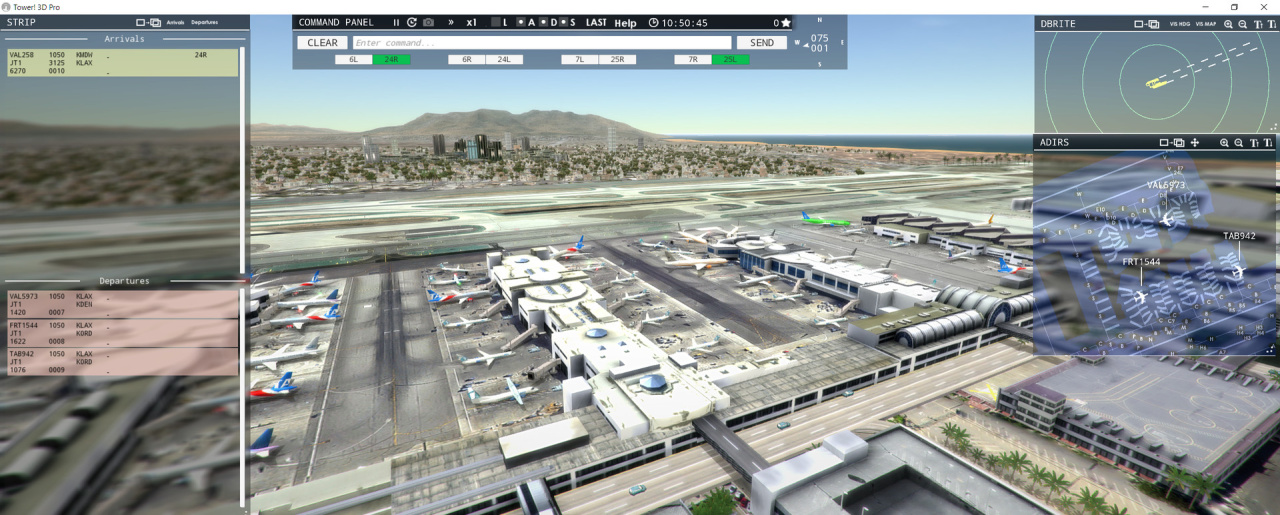The height and width of the screenshot is (515, 1280).
Task: Pause the simulation
Action: pyautogui.click(x=396, y=23)
